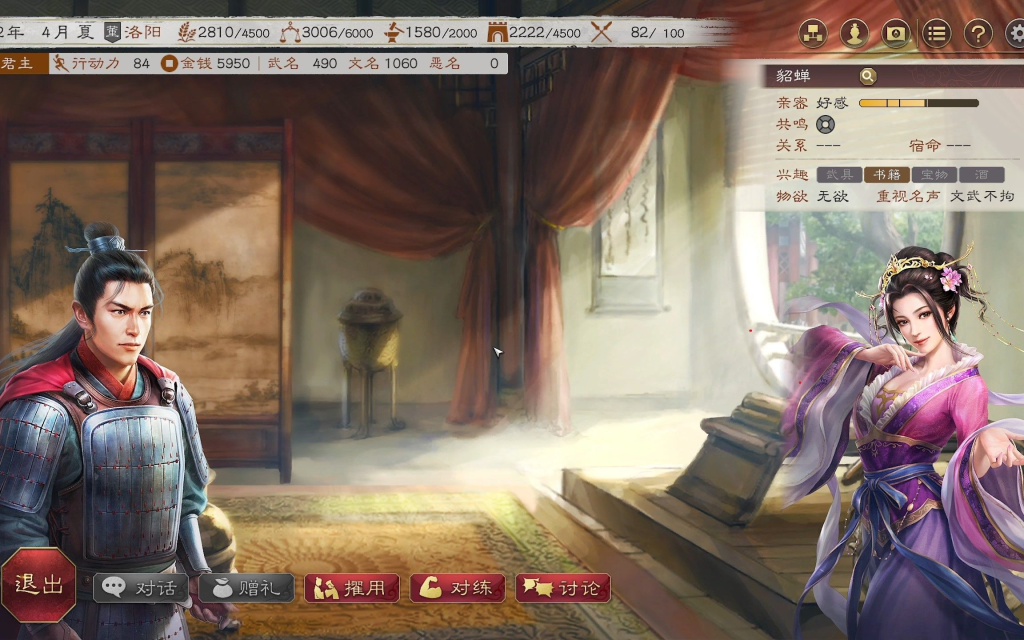Viewport: 1024px width, 640px height.
Task: Click the camera screenshot icon
Action: [x=895, y=33]
